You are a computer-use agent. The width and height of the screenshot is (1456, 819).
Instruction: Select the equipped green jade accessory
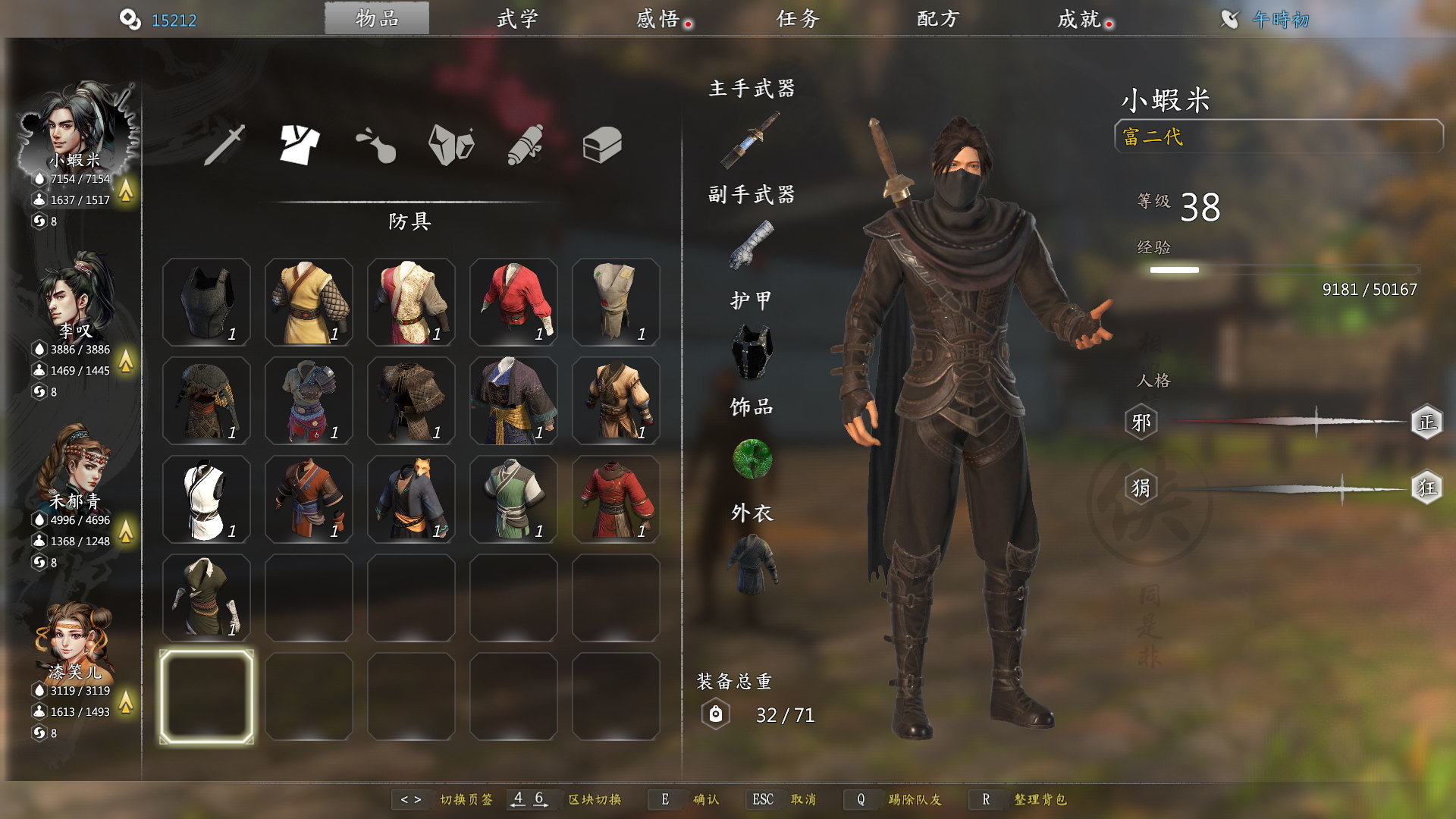pyautogui.click(x=752, y=459)
